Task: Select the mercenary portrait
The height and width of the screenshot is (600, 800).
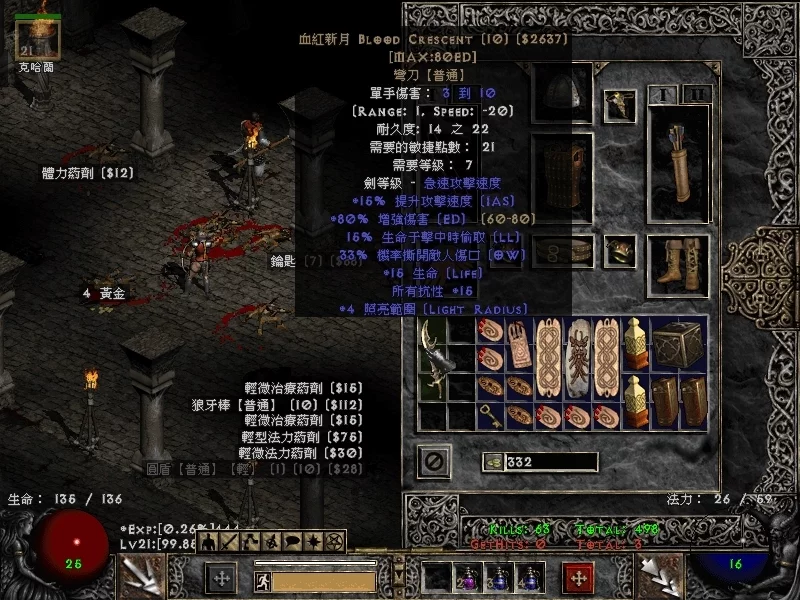Action: coord(40,38)
